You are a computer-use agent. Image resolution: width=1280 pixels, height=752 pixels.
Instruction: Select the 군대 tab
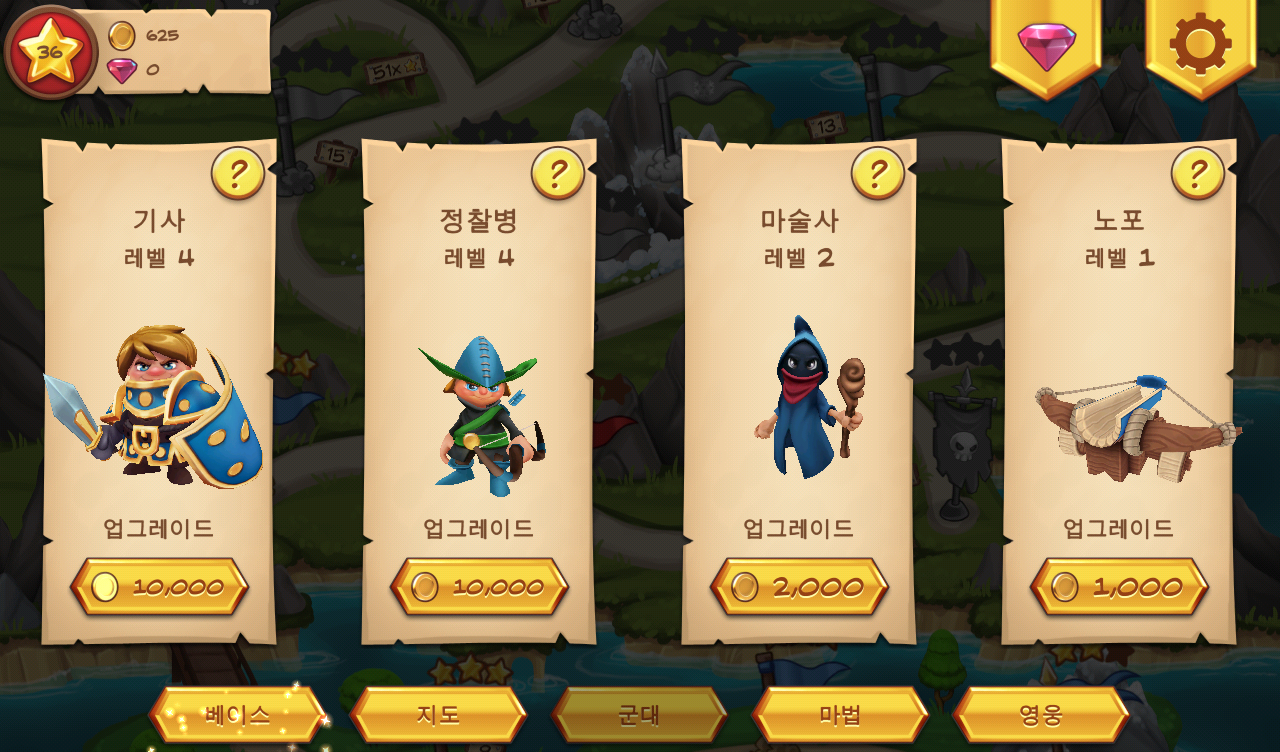640,715
